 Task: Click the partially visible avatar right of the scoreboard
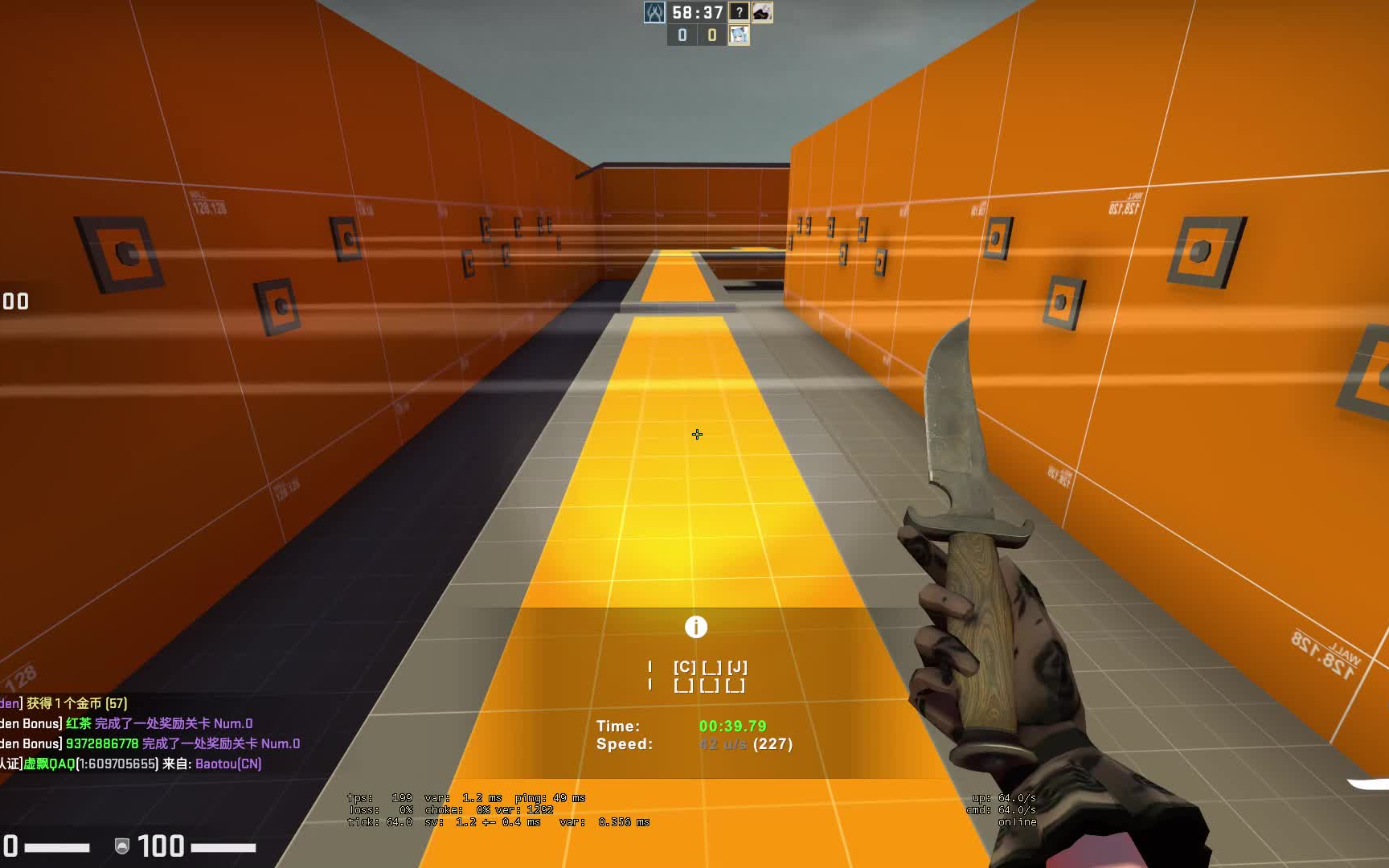click(x=762, y=14)
